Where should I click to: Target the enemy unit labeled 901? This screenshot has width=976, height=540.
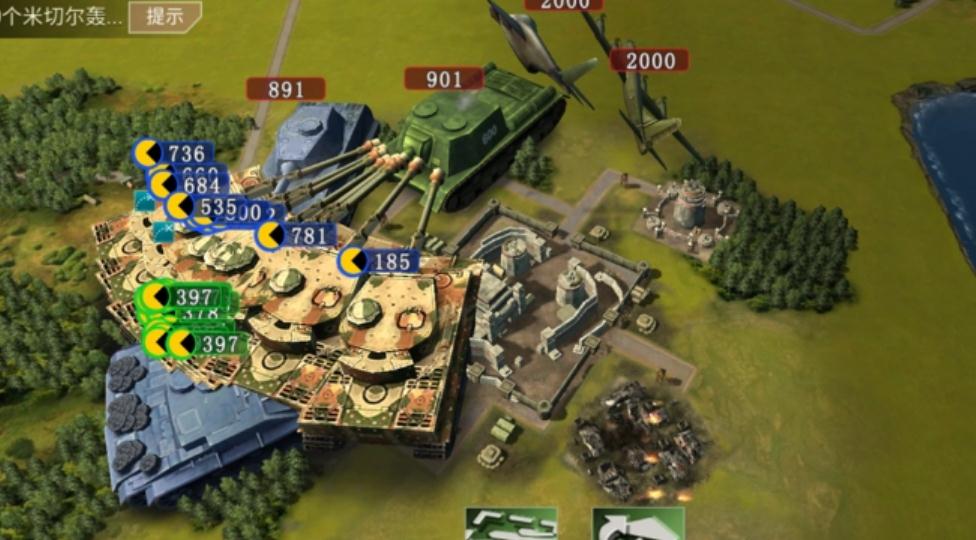[x=444, y=79]
